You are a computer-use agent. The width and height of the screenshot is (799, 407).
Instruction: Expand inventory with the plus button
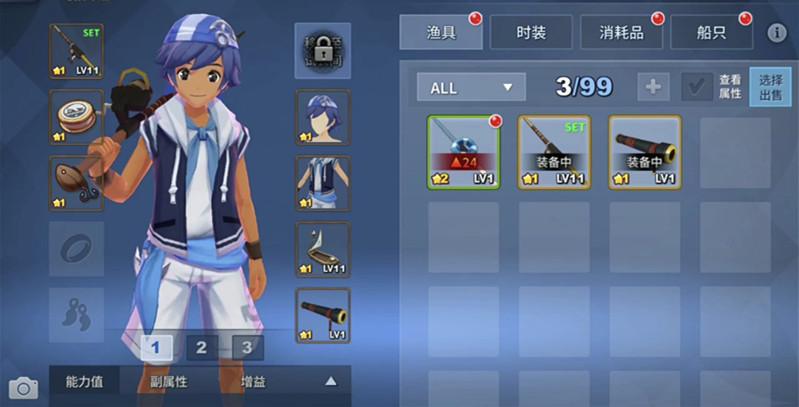(652, 87)
